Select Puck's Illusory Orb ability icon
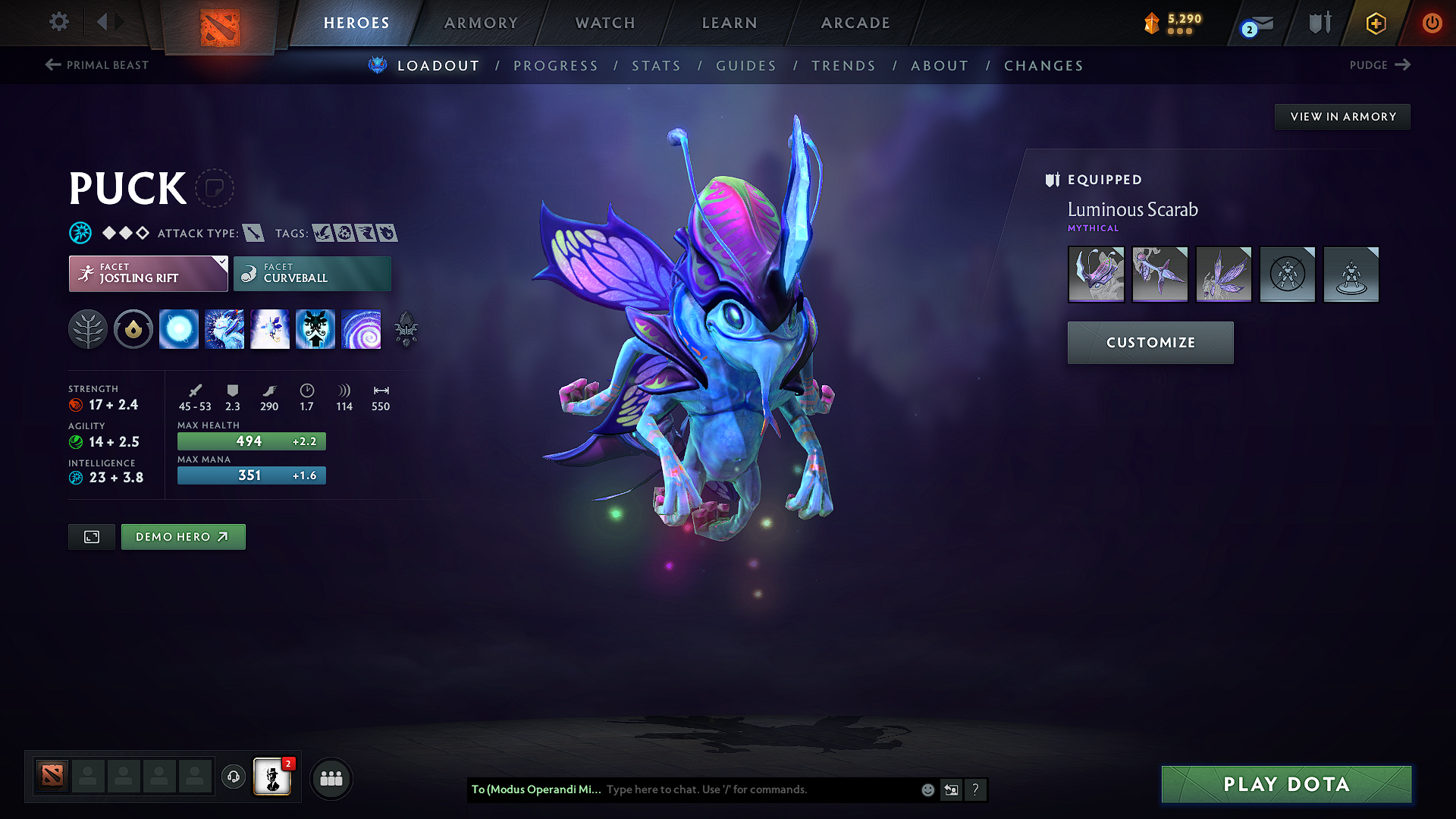Viewport: 1456px width, 819px height. click(179, 329)
